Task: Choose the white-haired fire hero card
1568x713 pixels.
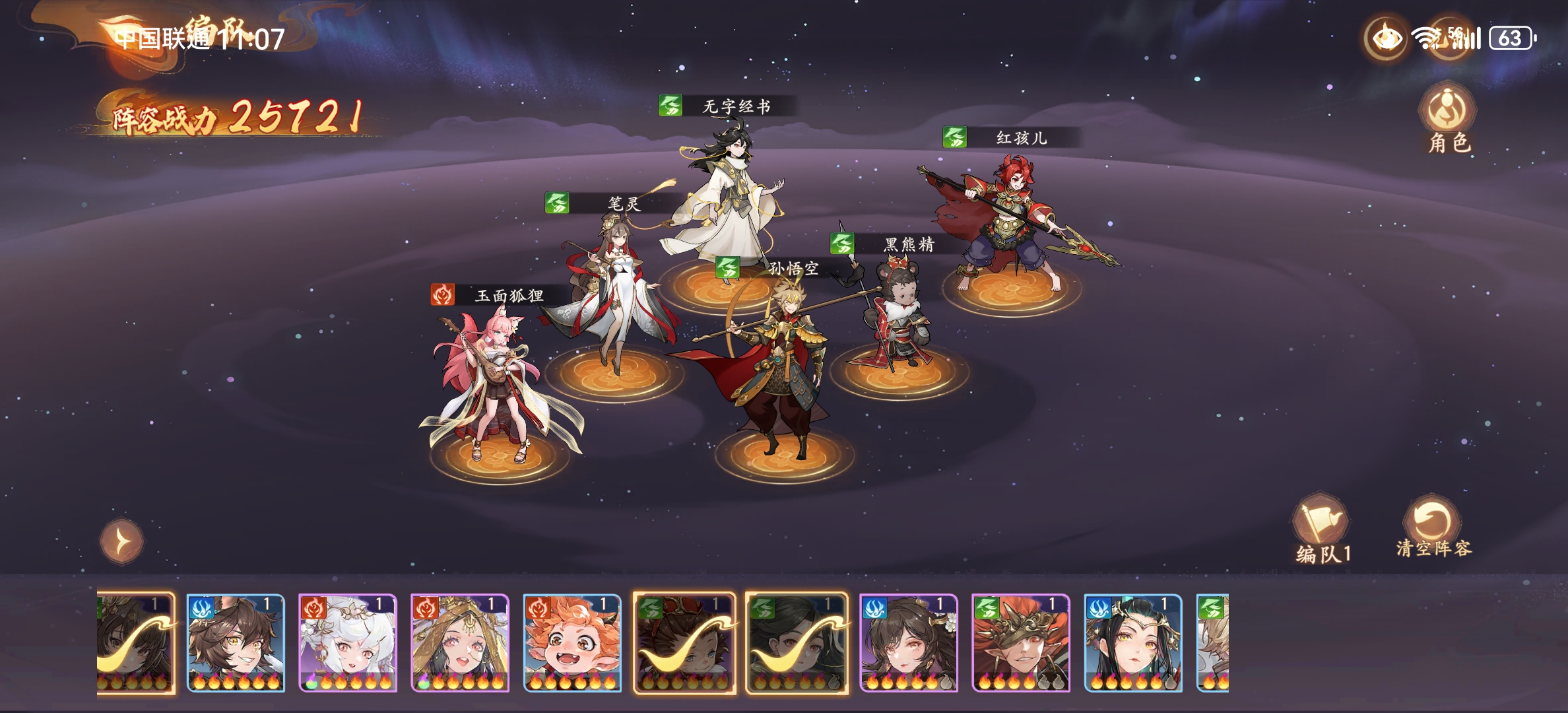Action: [x=348, y=642]
